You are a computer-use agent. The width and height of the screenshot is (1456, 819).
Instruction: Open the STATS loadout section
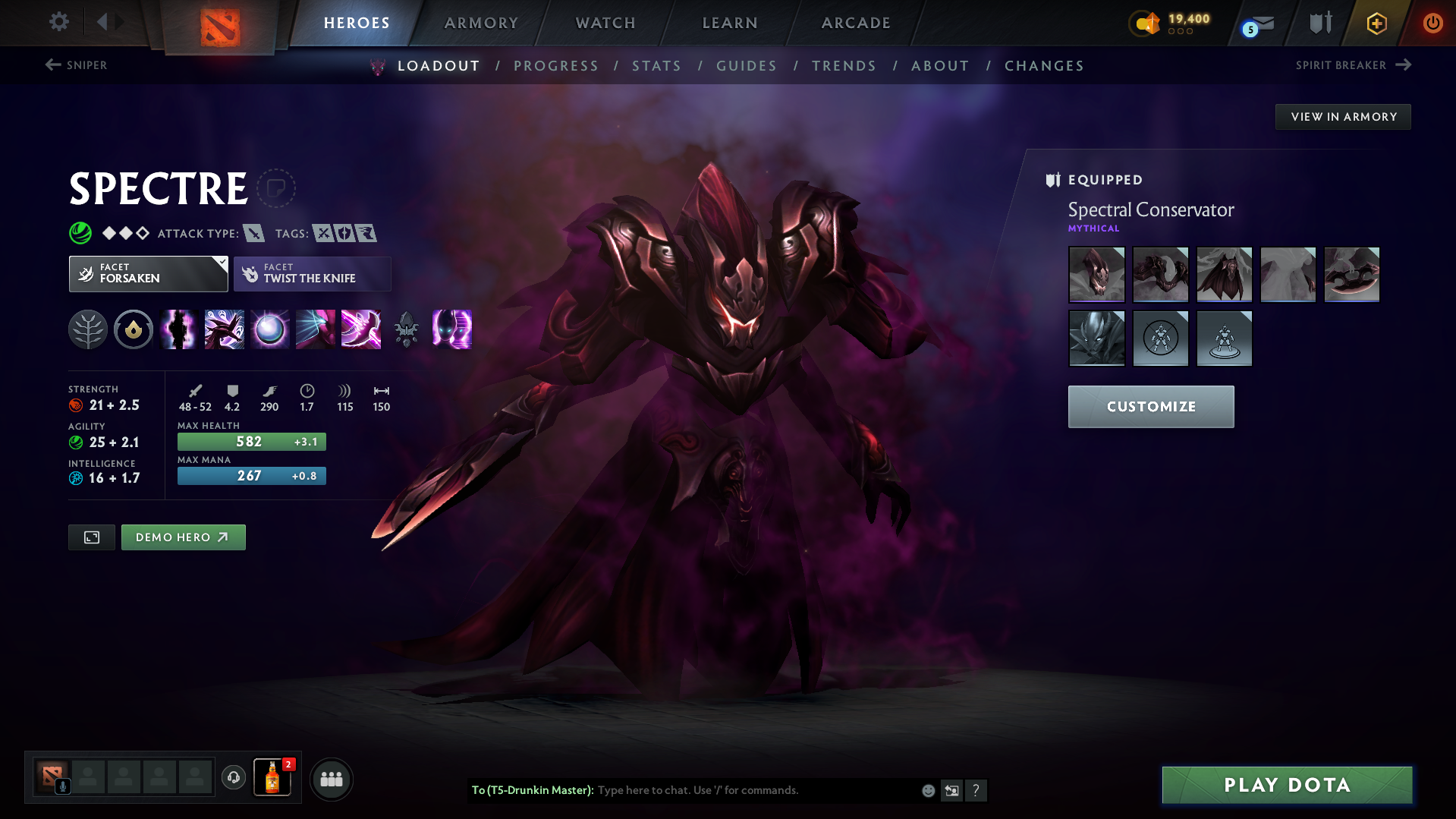point(656,66)
